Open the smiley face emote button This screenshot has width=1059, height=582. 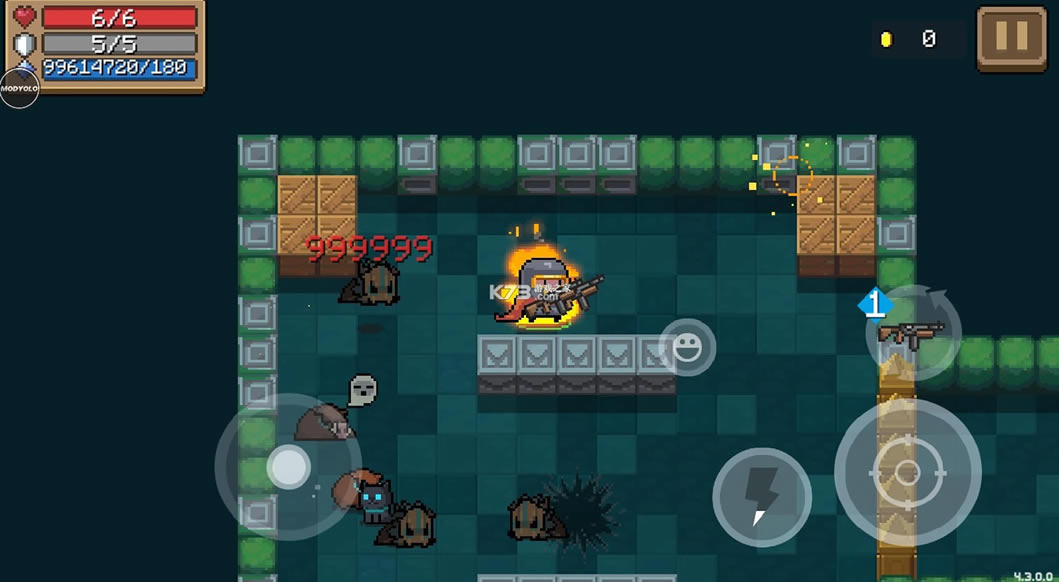point(687,348)
